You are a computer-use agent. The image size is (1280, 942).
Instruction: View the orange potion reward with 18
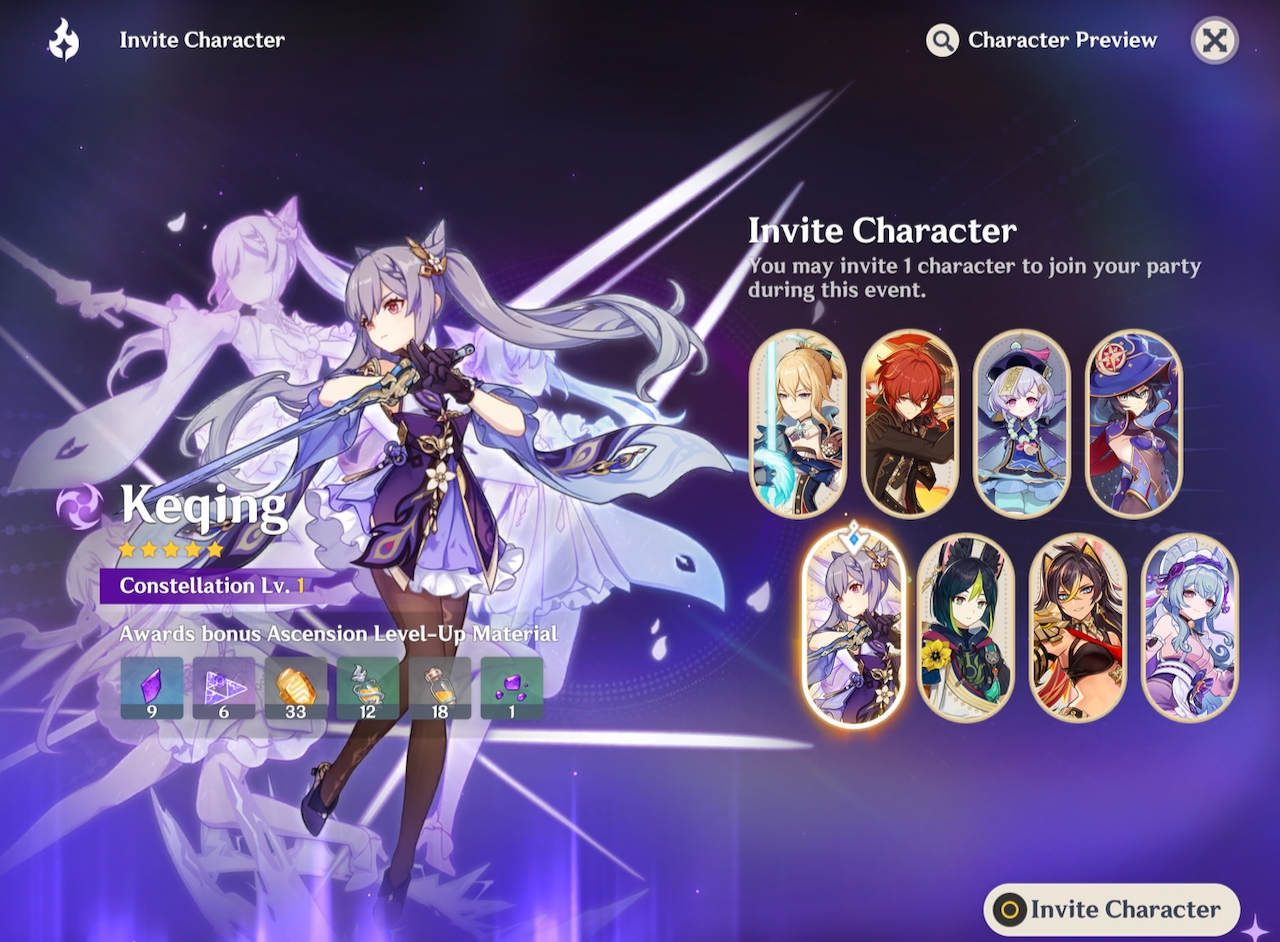440,687
